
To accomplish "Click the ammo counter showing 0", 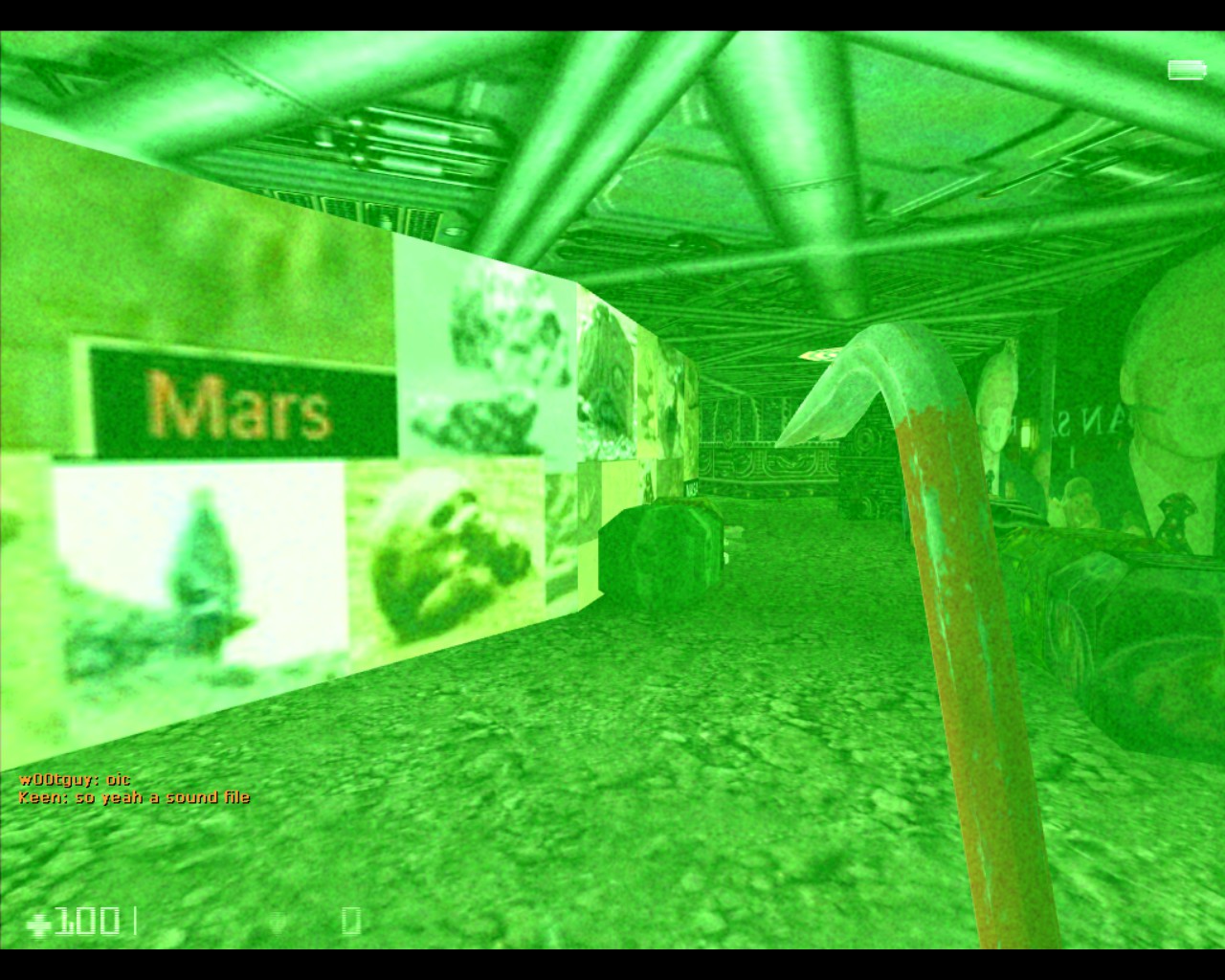I will [350, 922].
